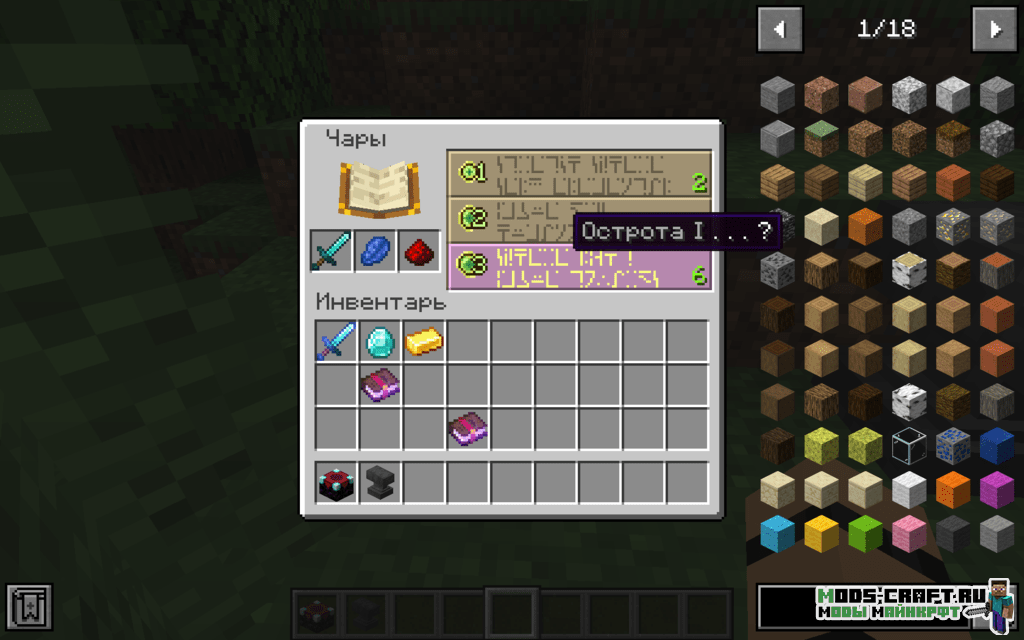Click the lapis lazuli in the enchanting slot
1024x640 pixels.
[x=375, y=251]
